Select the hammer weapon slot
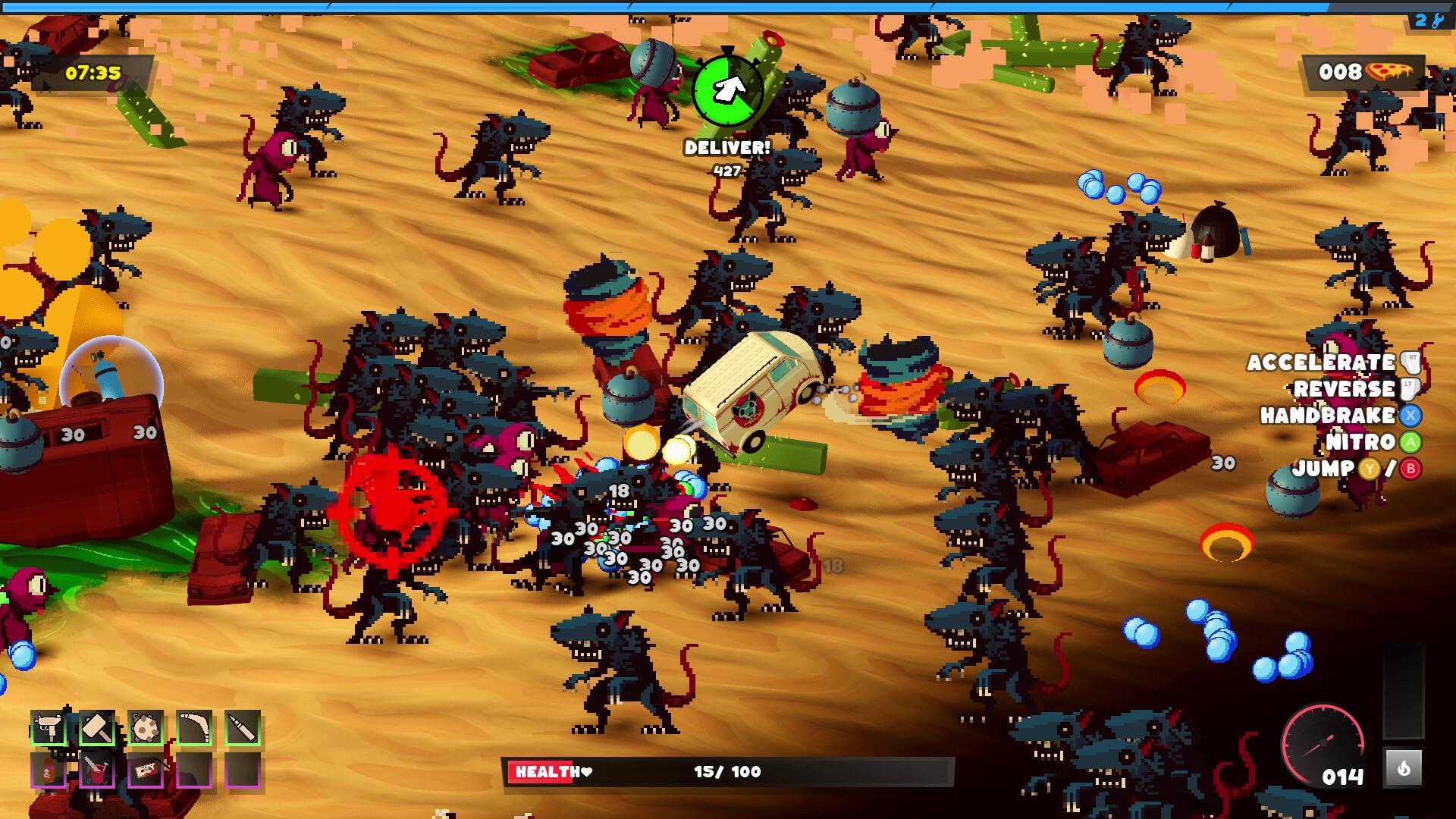 click(x=97, y=729)
